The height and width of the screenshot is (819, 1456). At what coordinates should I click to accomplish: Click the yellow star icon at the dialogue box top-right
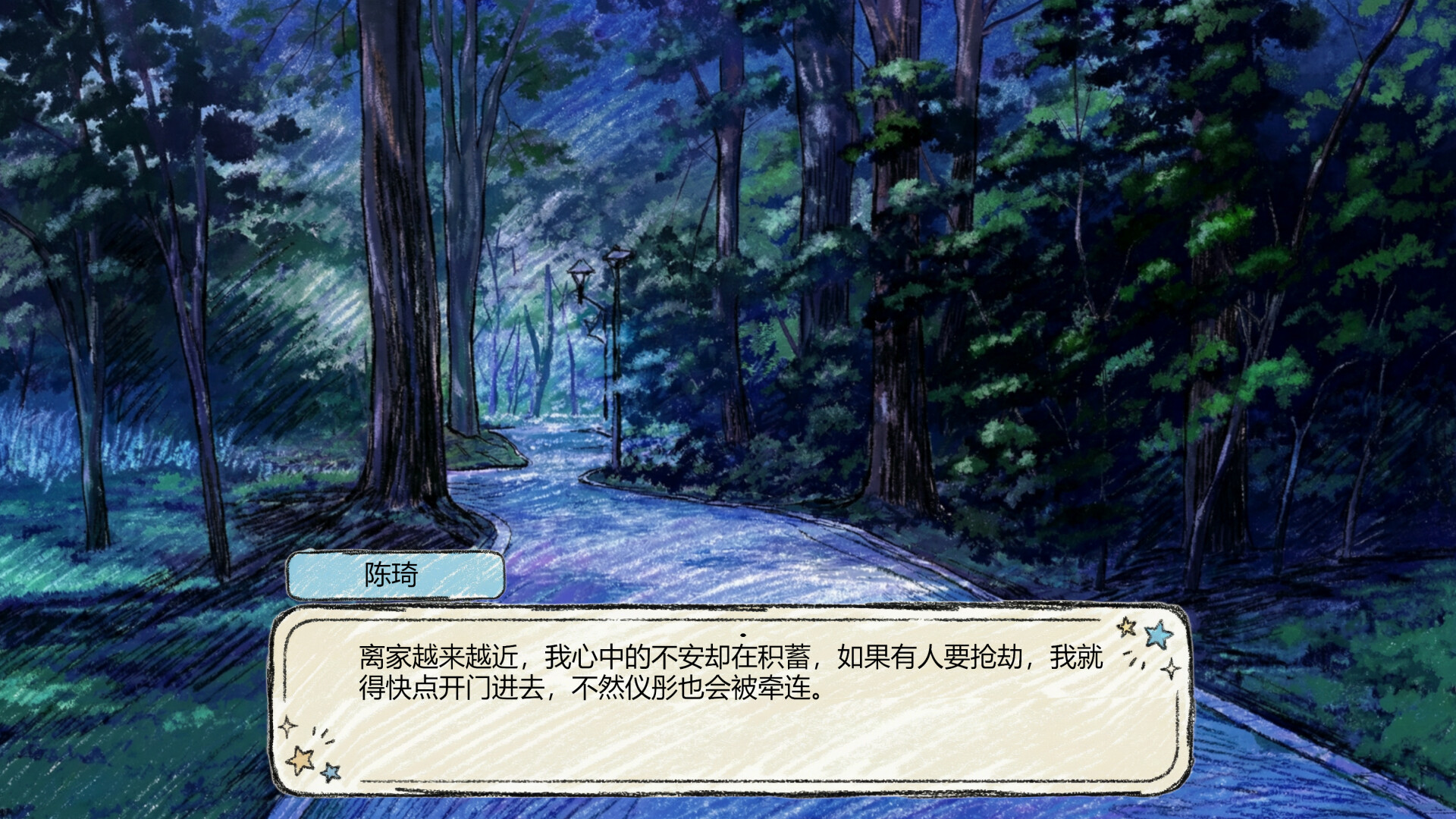point(1127,628)
